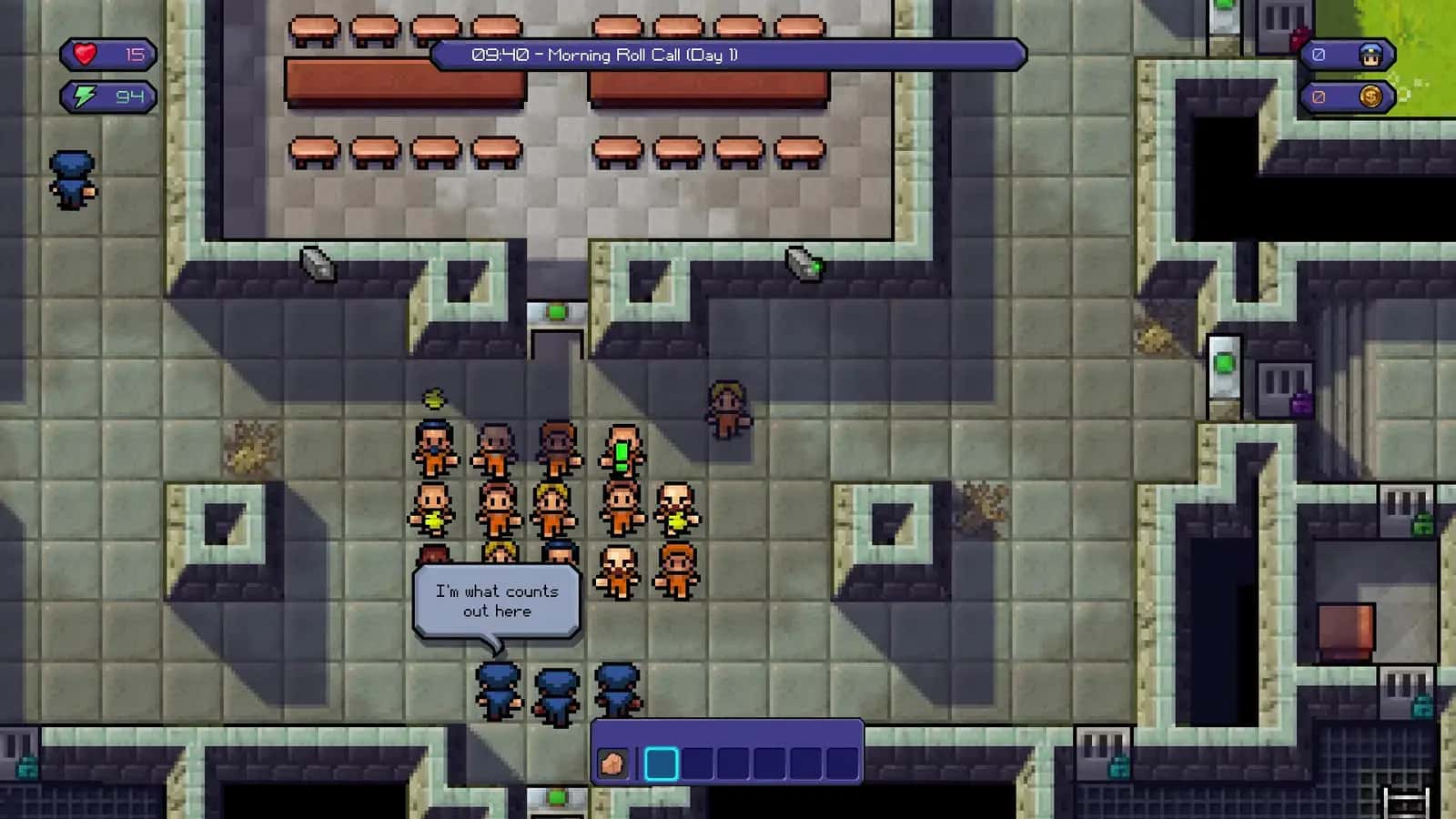Toggle the green door light below the canteen entrance
The image size is (1456, 819).
click(555, 312)
